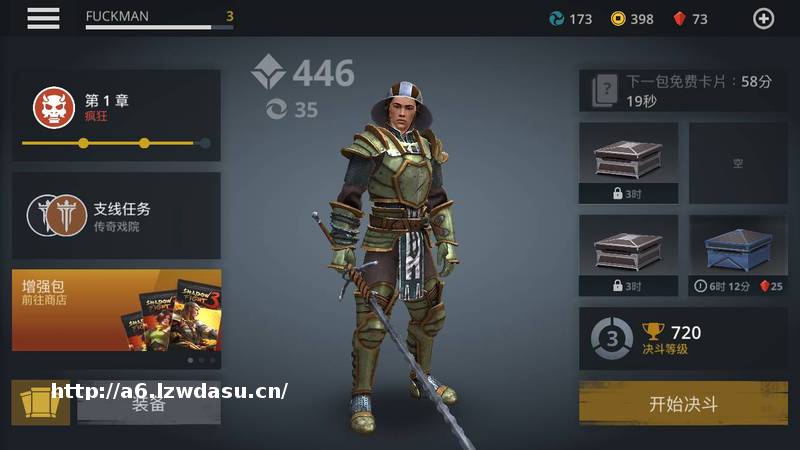This screenshot has width=800, height=450.
Task: Select the empty chest slot labeled 空
Action: tap(738, 163)
